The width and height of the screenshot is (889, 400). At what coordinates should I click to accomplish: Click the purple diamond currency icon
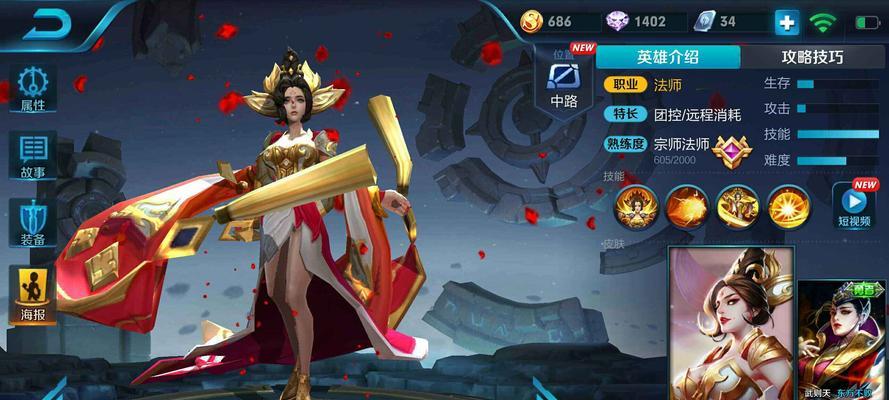(617, 21)
